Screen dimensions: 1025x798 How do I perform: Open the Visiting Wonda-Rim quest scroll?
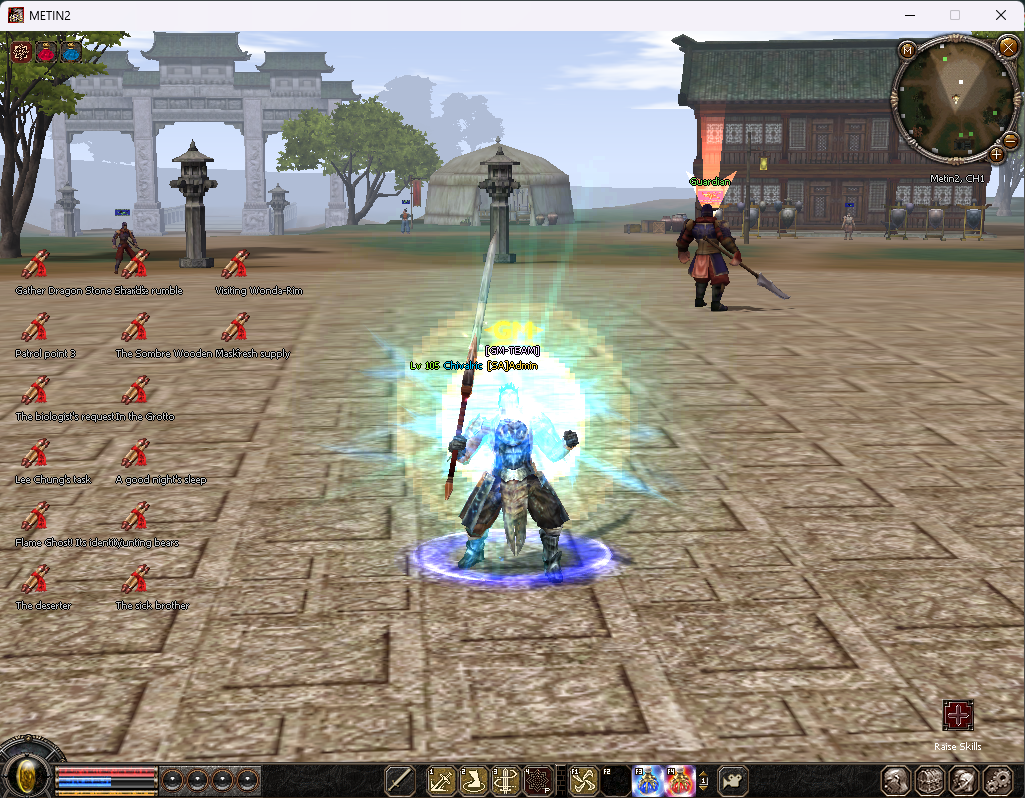pos(236,265)
